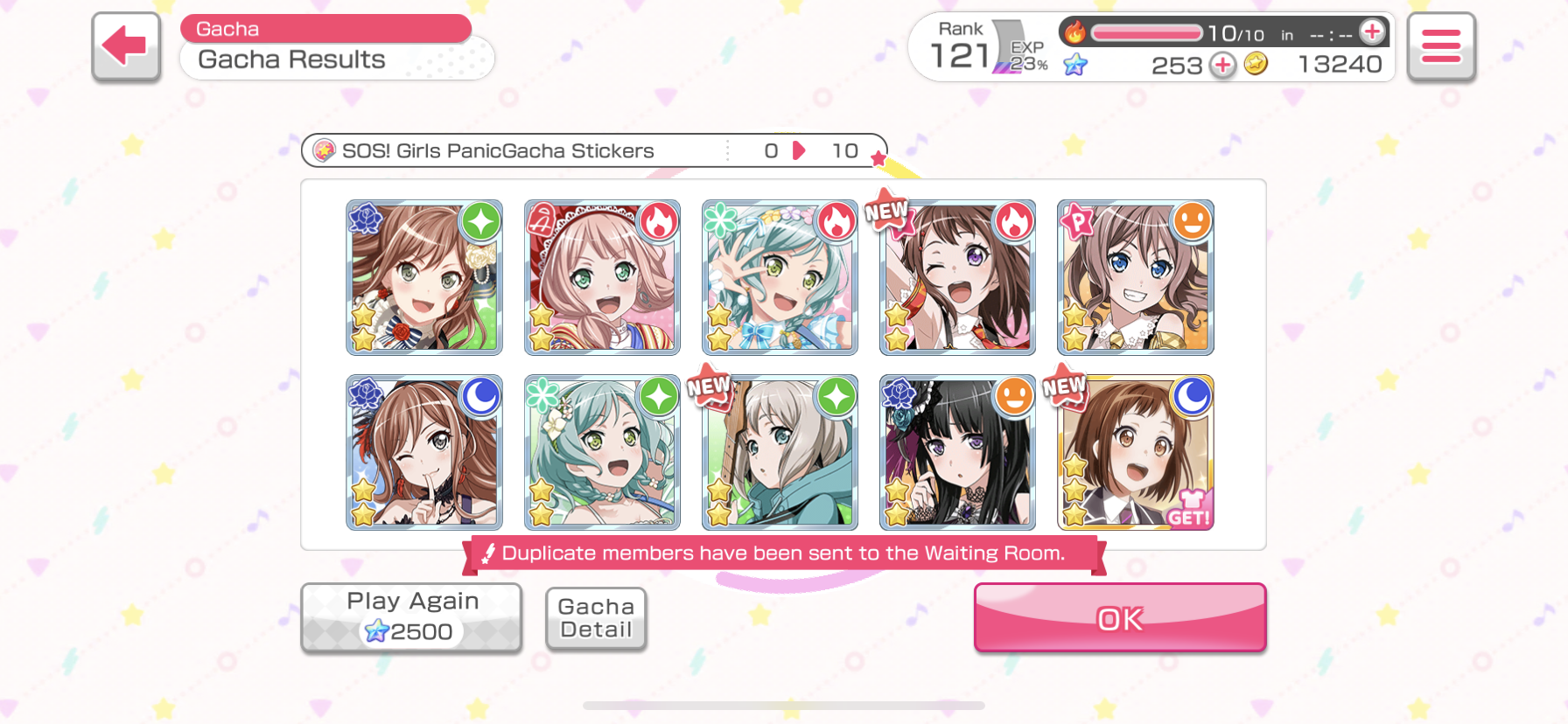Select the teal-haired girl waving hand card

[780, 277]
